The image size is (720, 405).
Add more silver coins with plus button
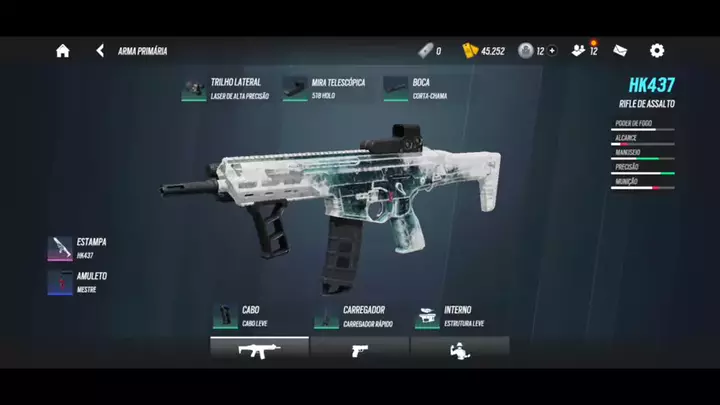click(552, 51)
